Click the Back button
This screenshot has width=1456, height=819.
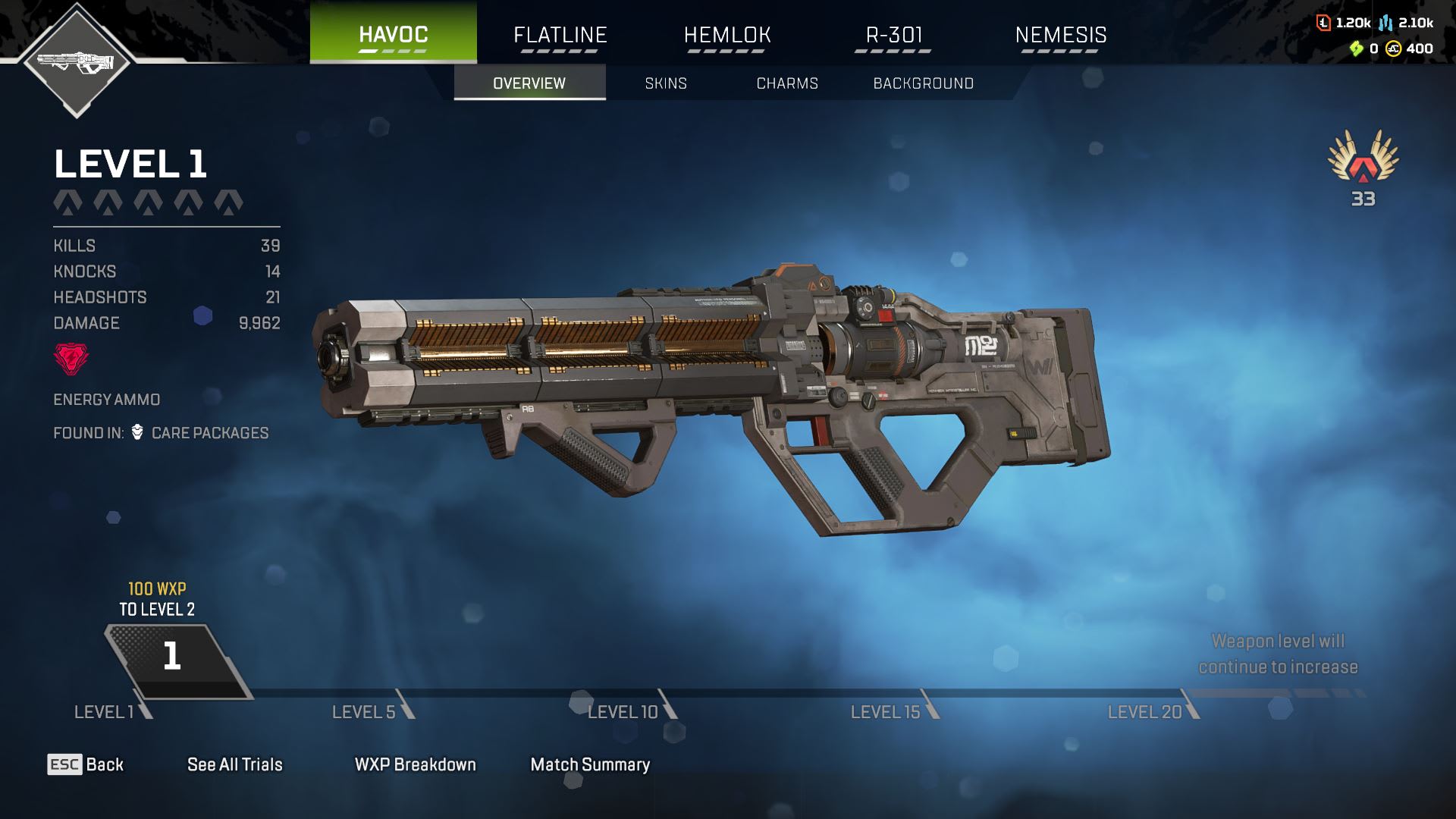tap(86, 764)
